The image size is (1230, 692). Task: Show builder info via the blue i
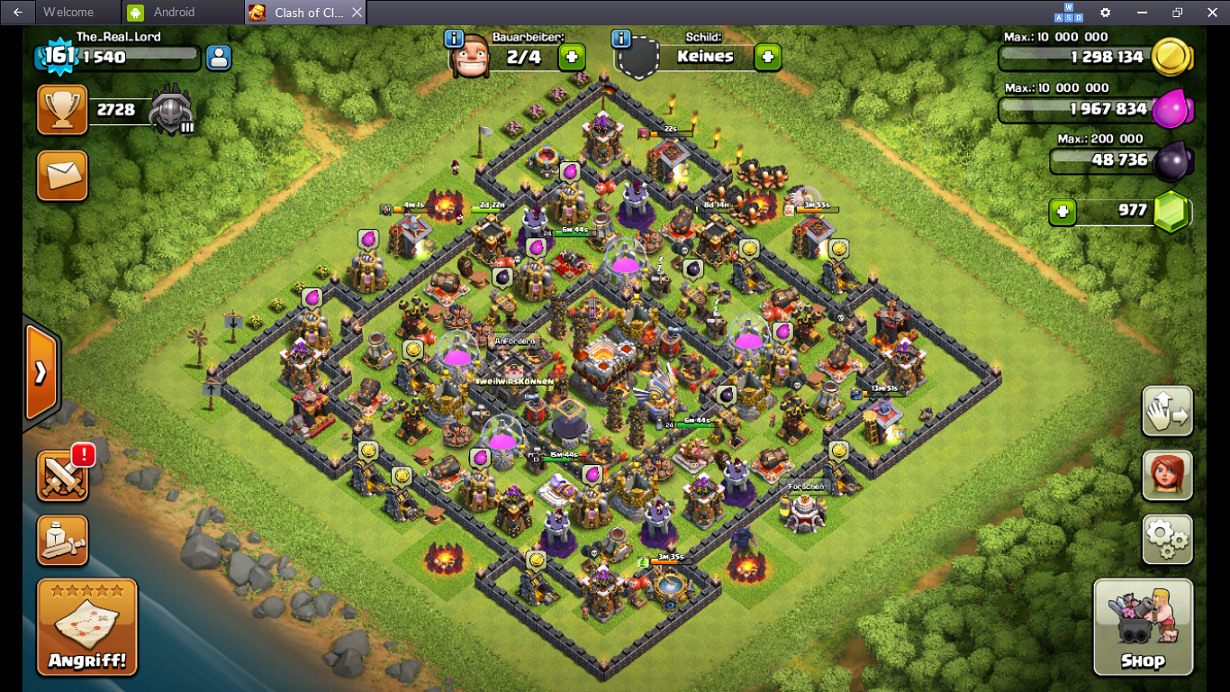pos(454,39)
